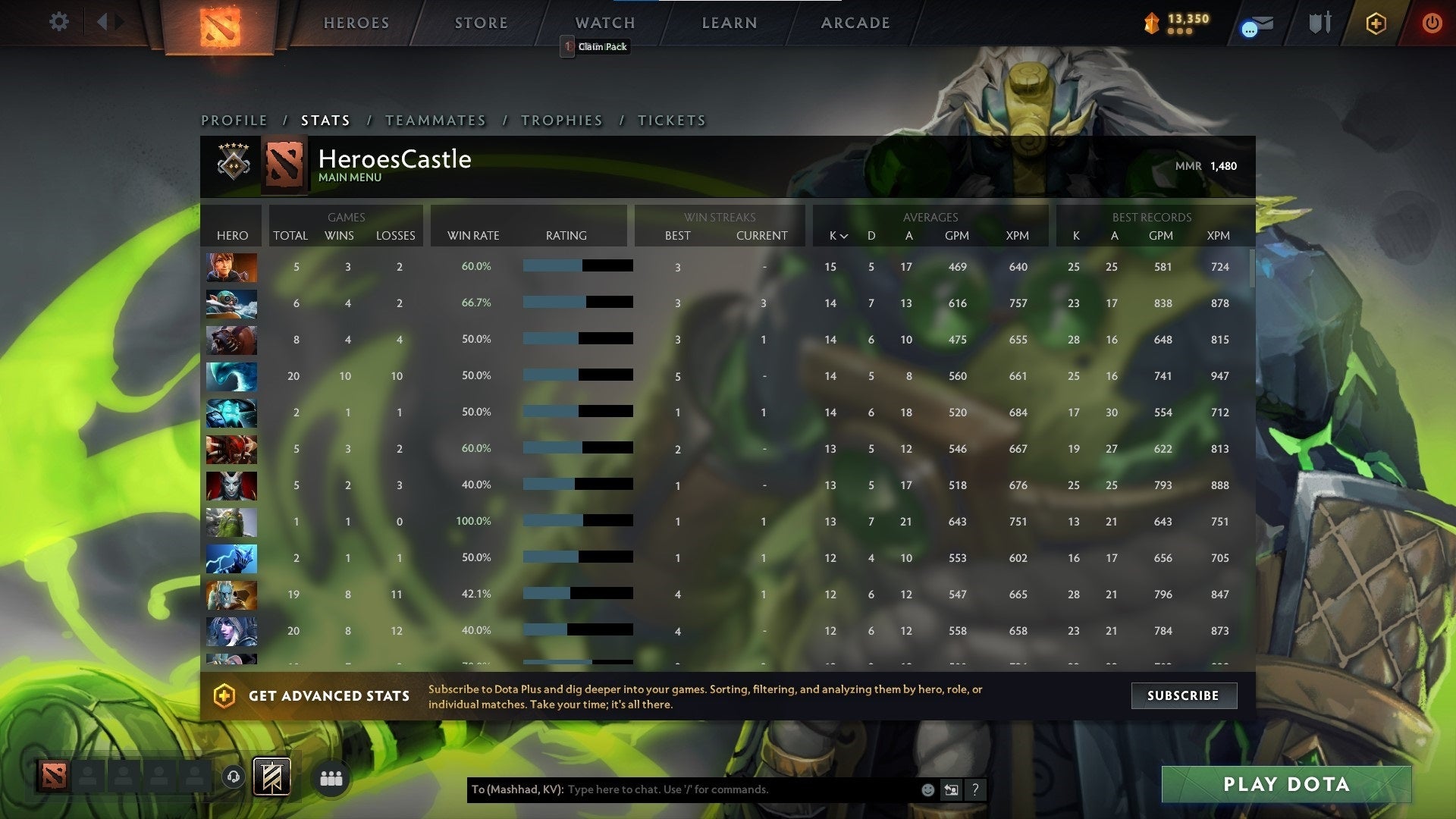Toggle the voice chat headphone icon
The height and width of the screenshot is (819, 1456).
click(234, 777)
